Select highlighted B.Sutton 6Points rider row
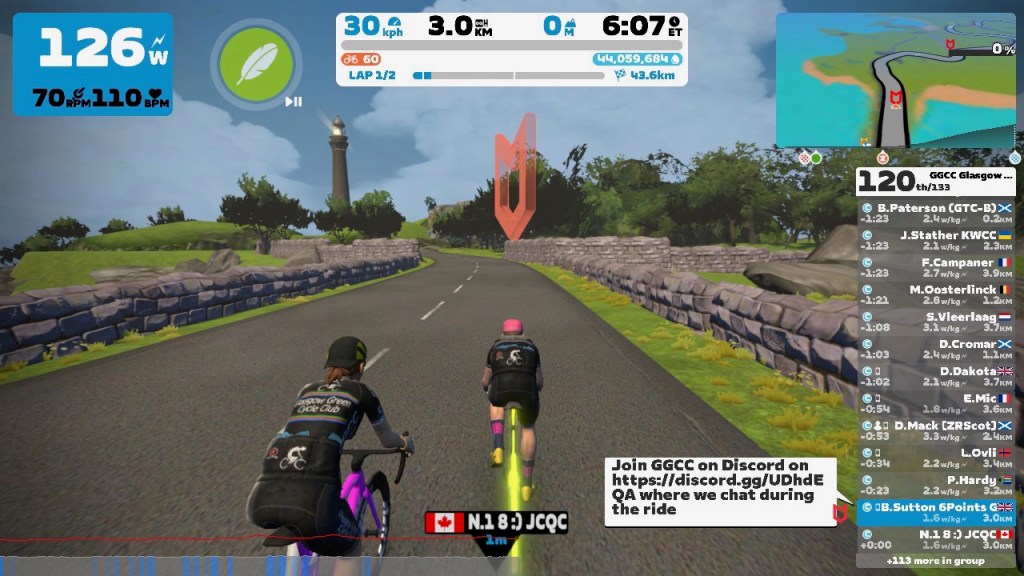This screenshot has height=576, width=1024. 937,511
